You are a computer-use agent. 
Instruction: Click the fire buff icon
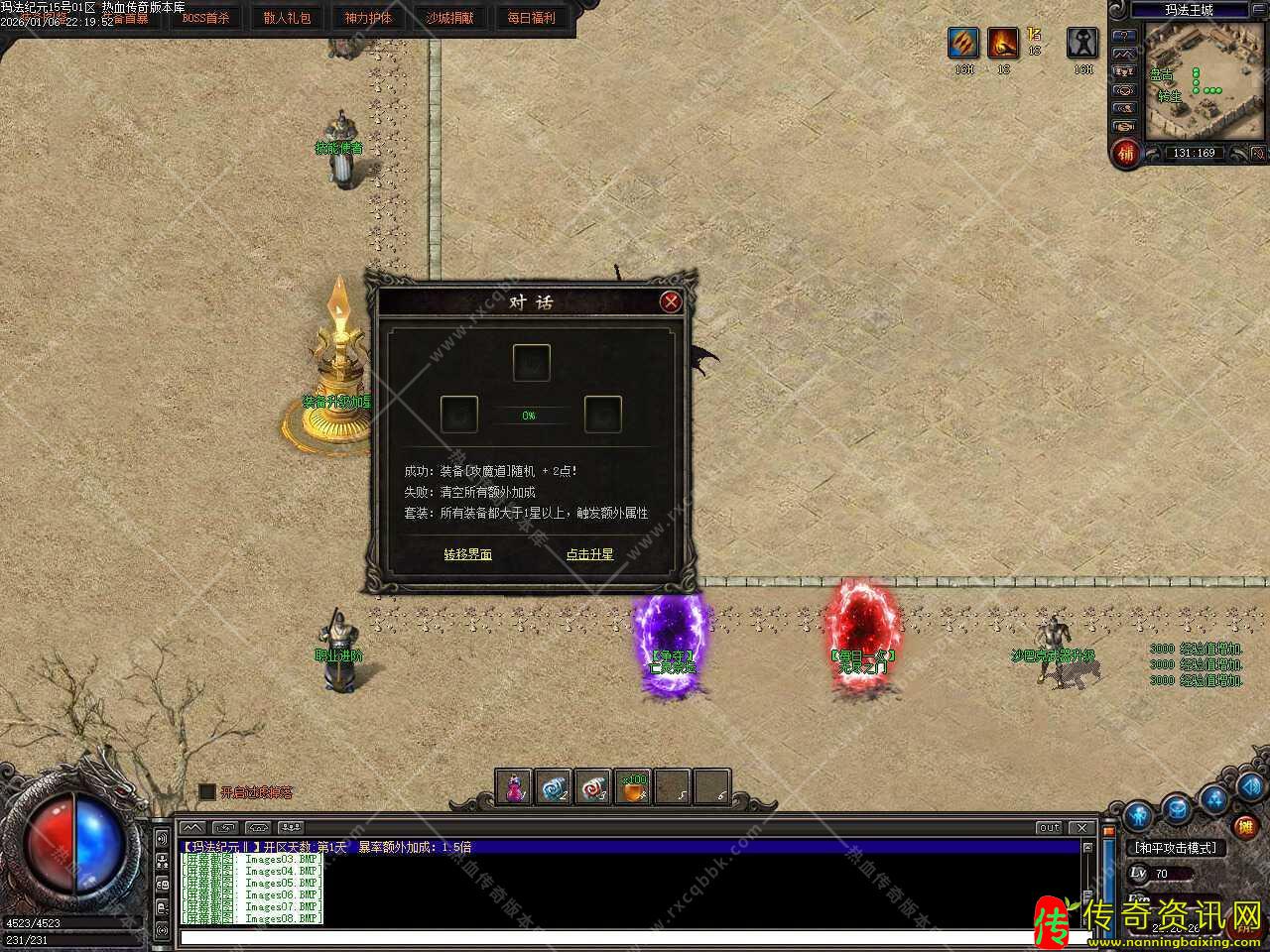pyautogui.click(x=1003, y=44)
